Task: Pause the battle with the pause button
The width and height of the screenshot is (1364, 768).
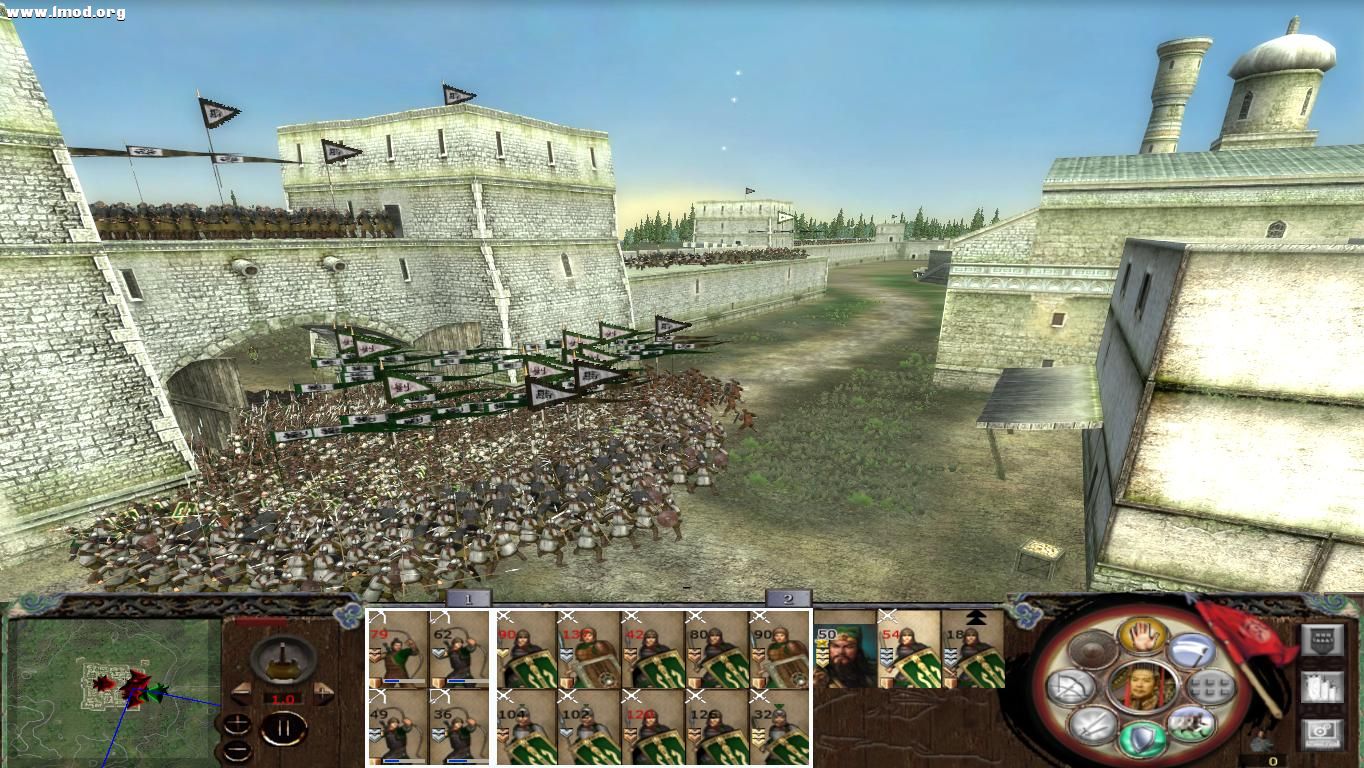Action: (283, 729)
